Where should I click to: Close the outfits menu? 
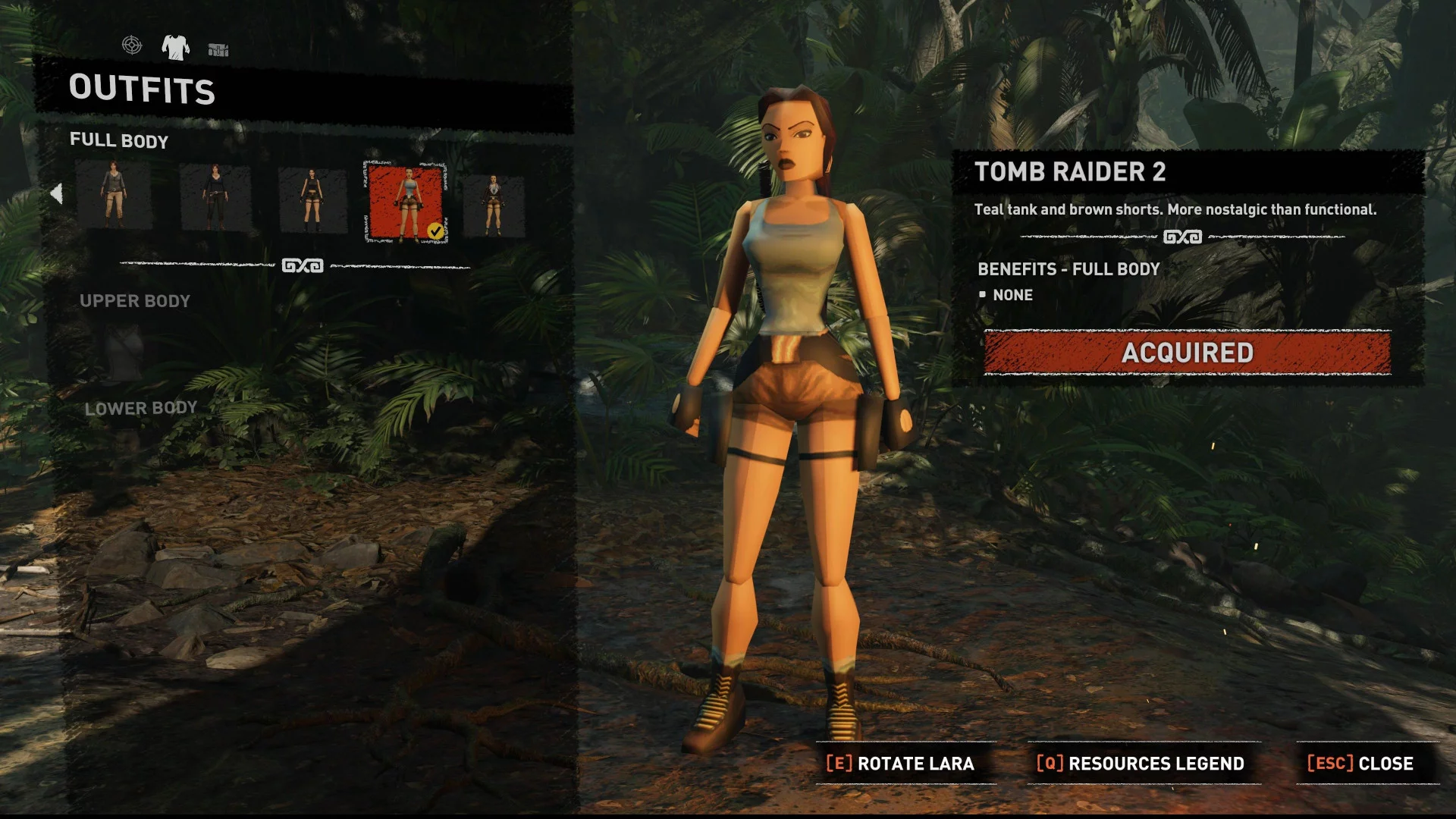(x=1360, y=764)
